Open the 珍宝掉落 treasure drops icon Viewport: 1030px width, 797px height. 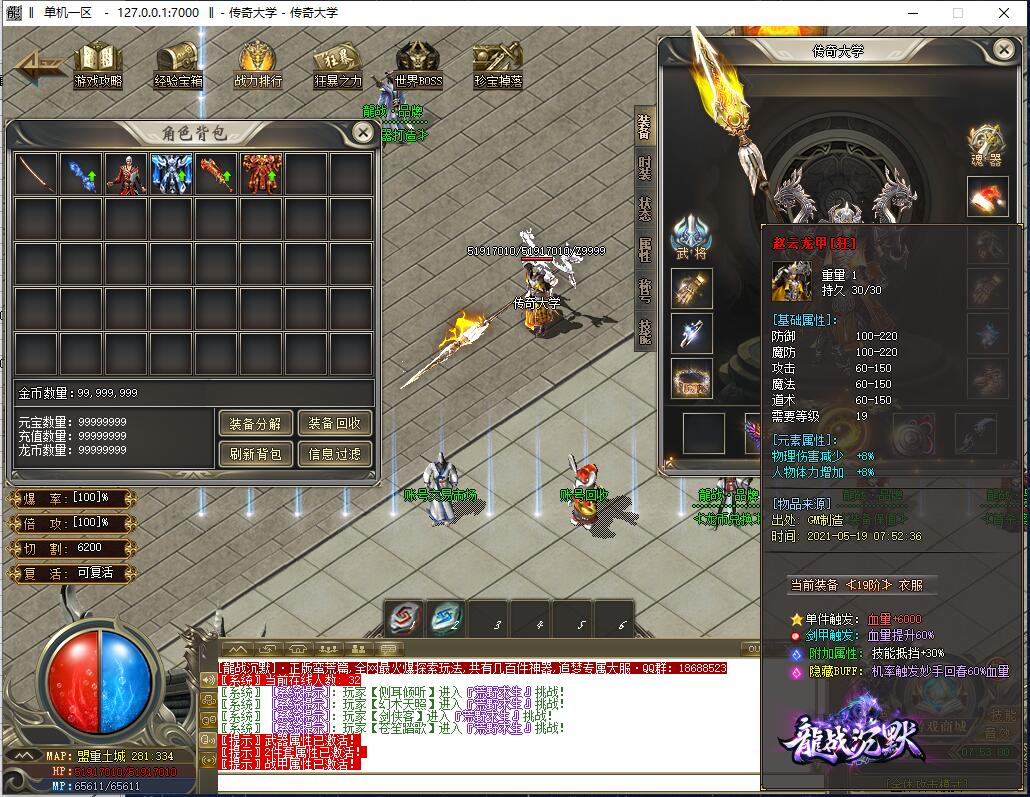tap(497, 64)
